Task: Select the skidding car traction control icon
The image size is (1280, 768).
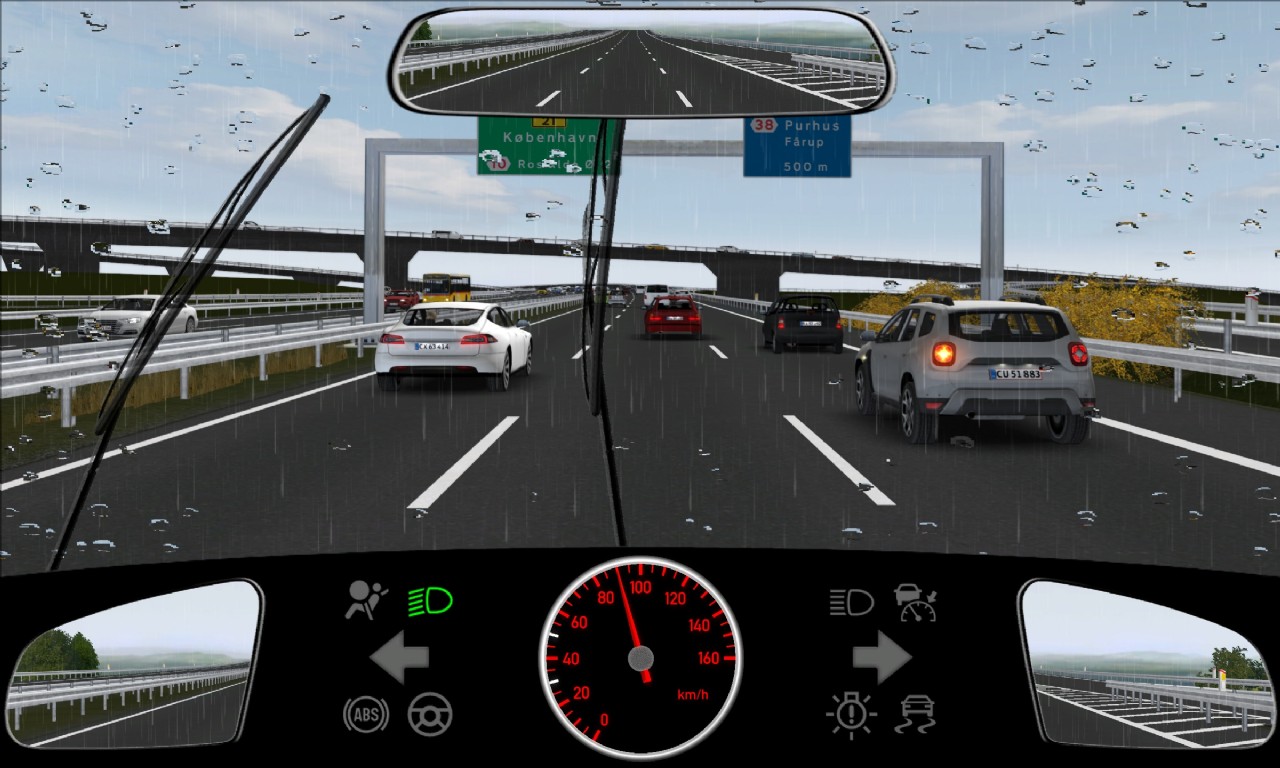Action: (x=915, y=714)
